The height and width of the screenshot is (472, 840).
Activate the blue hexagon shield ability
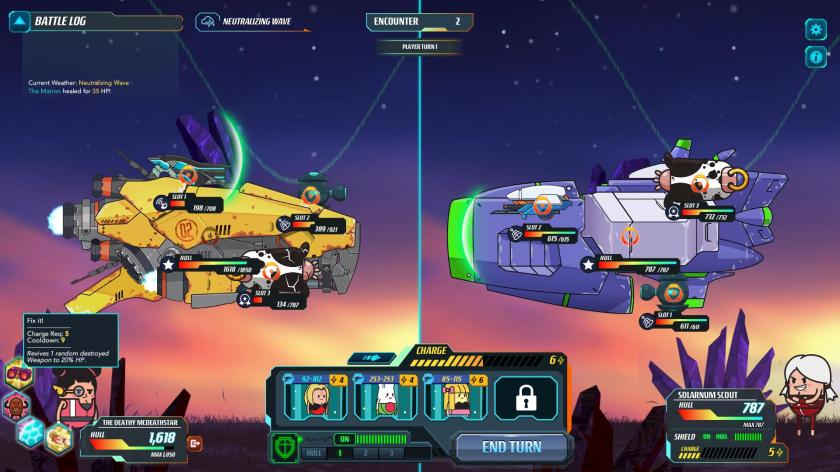31,432
